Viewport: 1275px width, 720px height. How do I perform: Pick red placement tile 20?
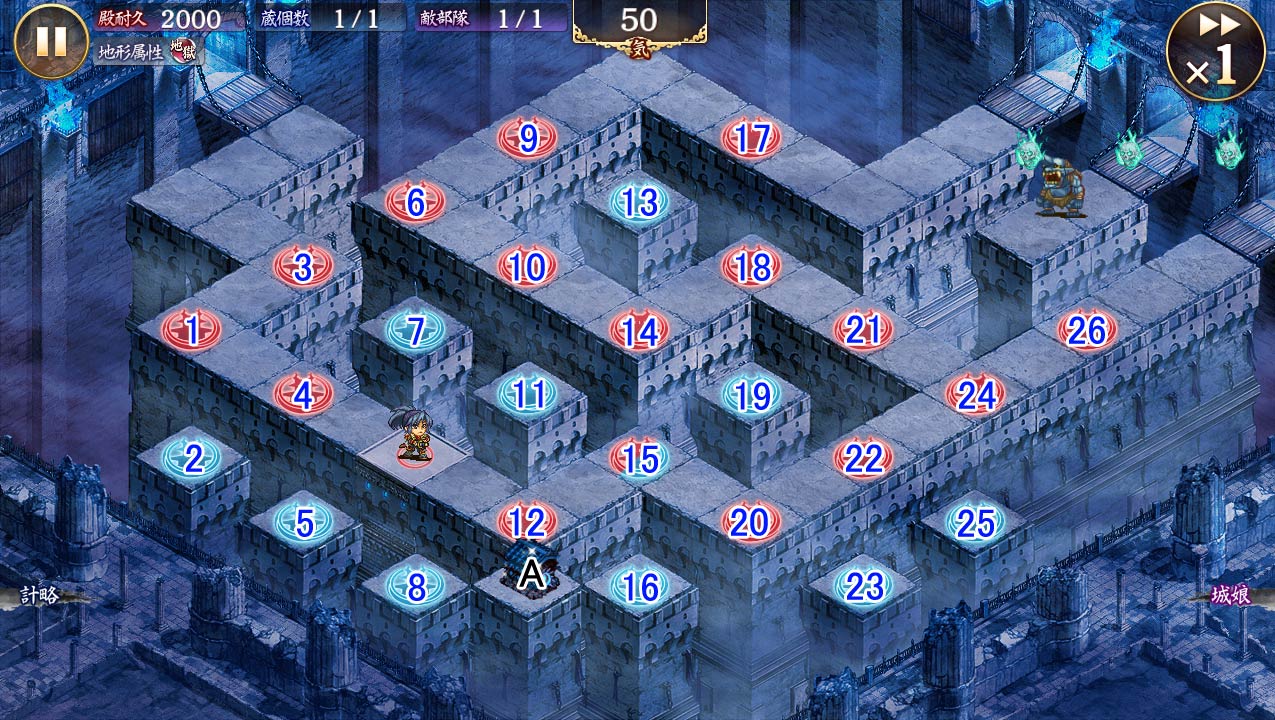751,521
